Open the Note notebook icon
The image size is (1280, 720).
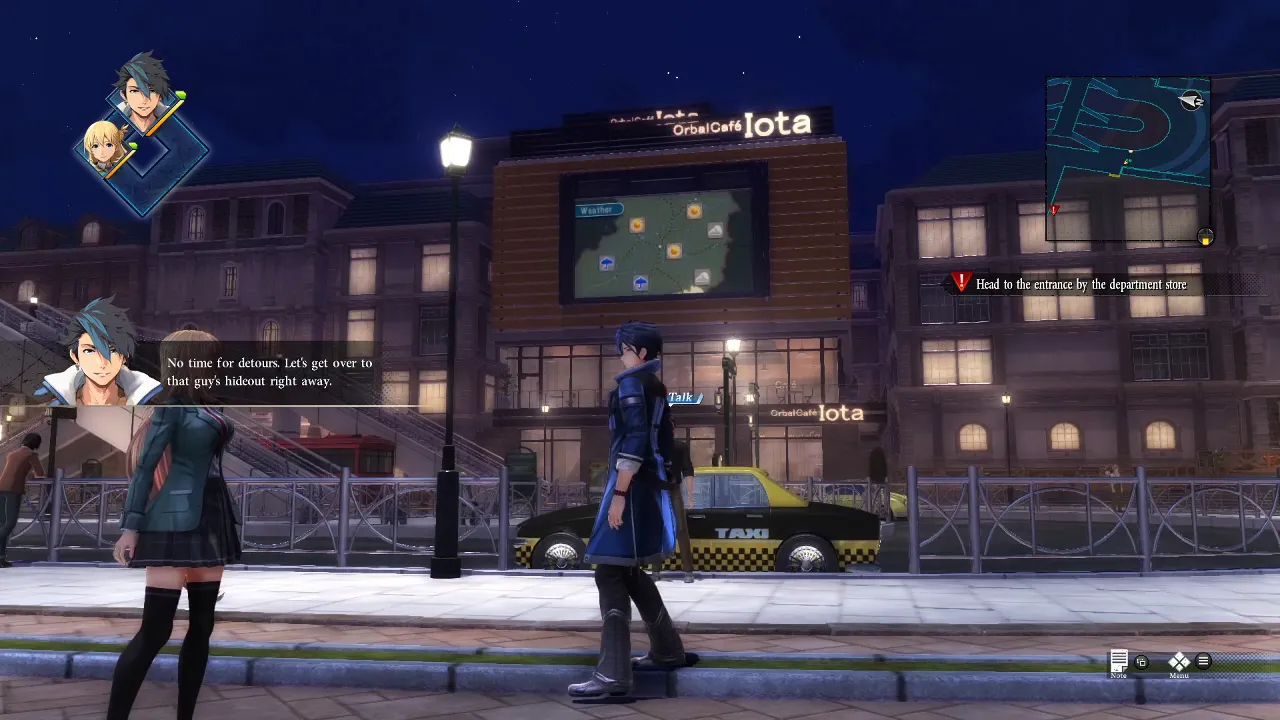[1119, 662]
